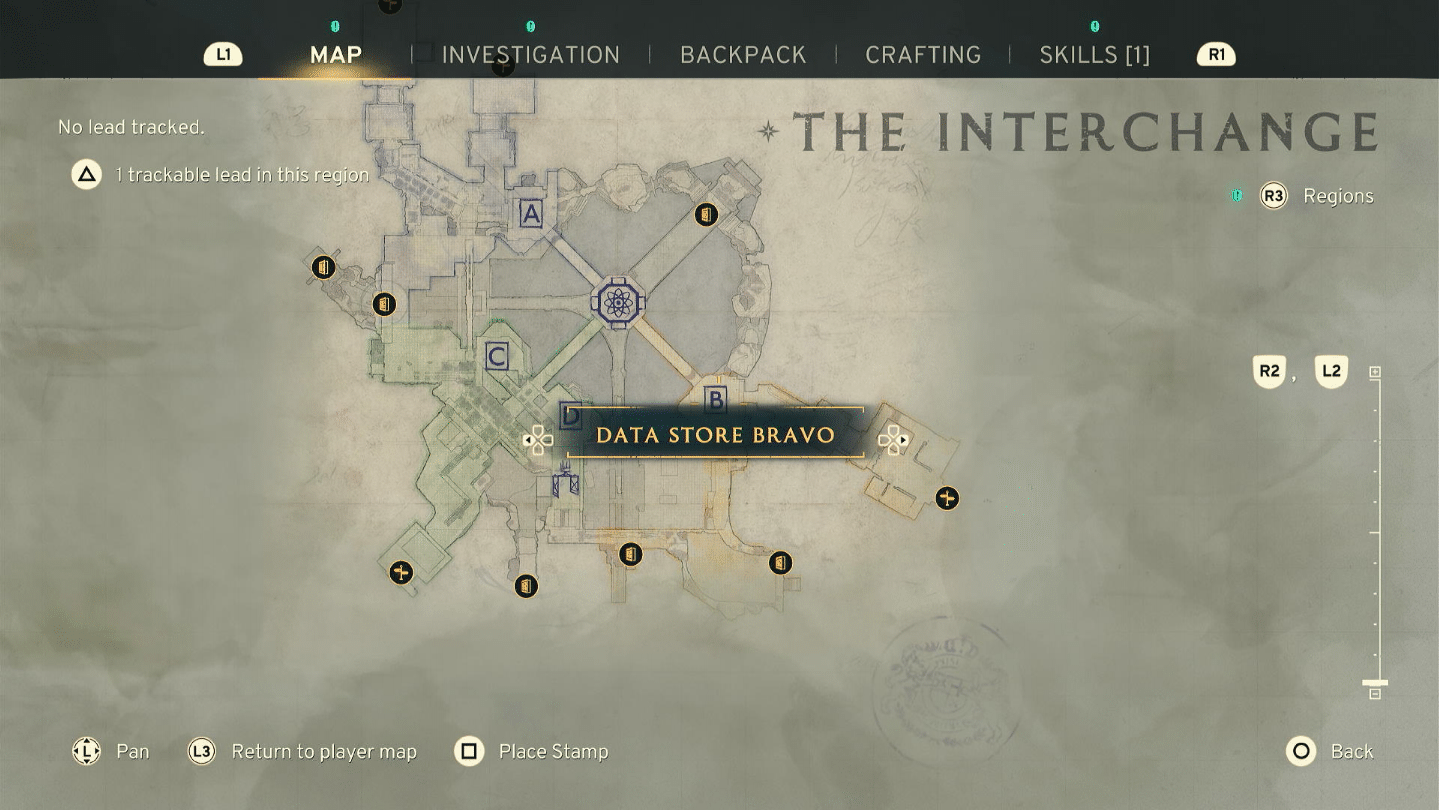The image size is (1440, 810).
Task: Select the Skills [1] tab
Action: coord(1094,55)
